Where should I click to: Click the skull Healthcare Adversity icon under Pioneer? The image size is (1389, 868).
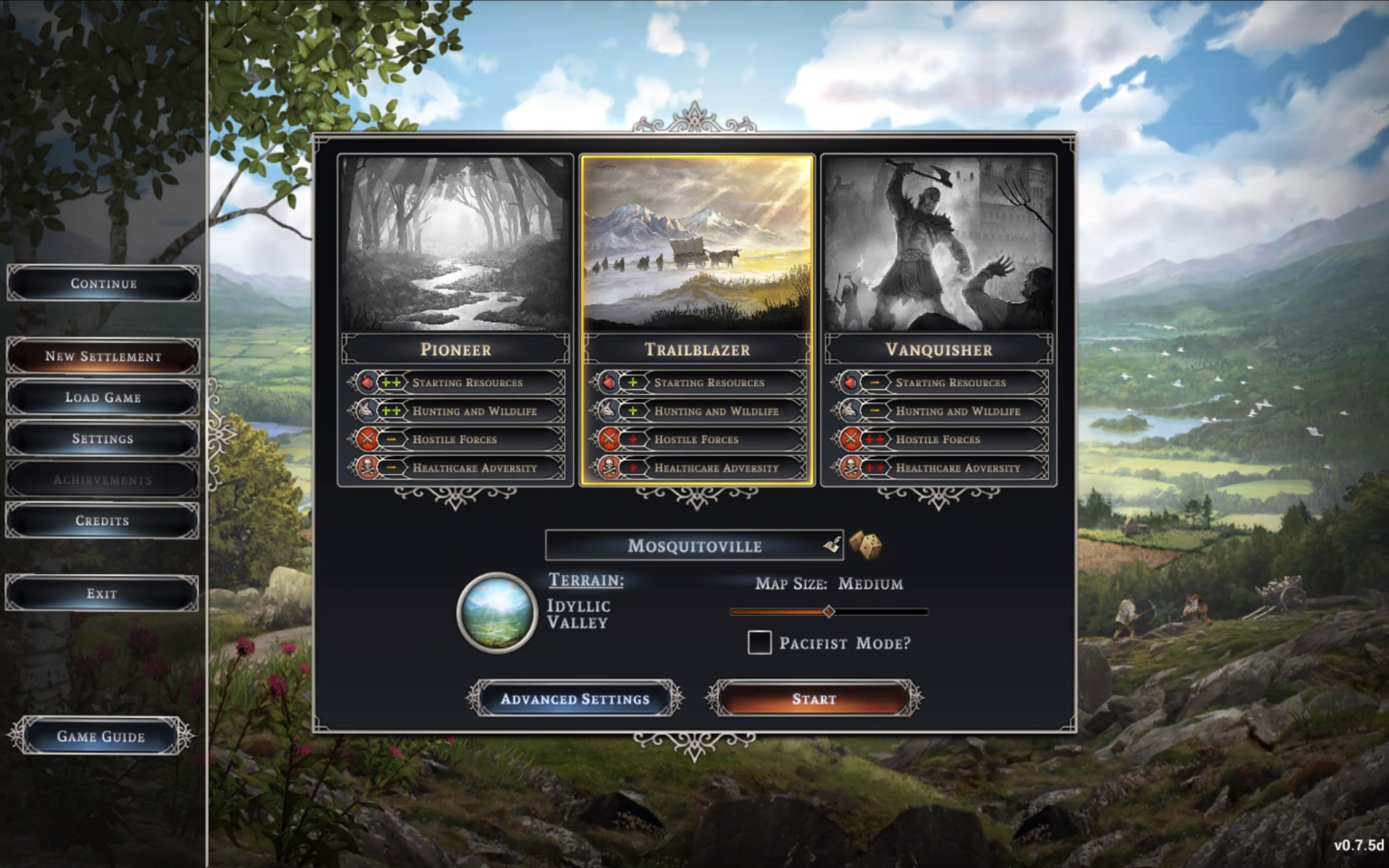coord(367,467)
